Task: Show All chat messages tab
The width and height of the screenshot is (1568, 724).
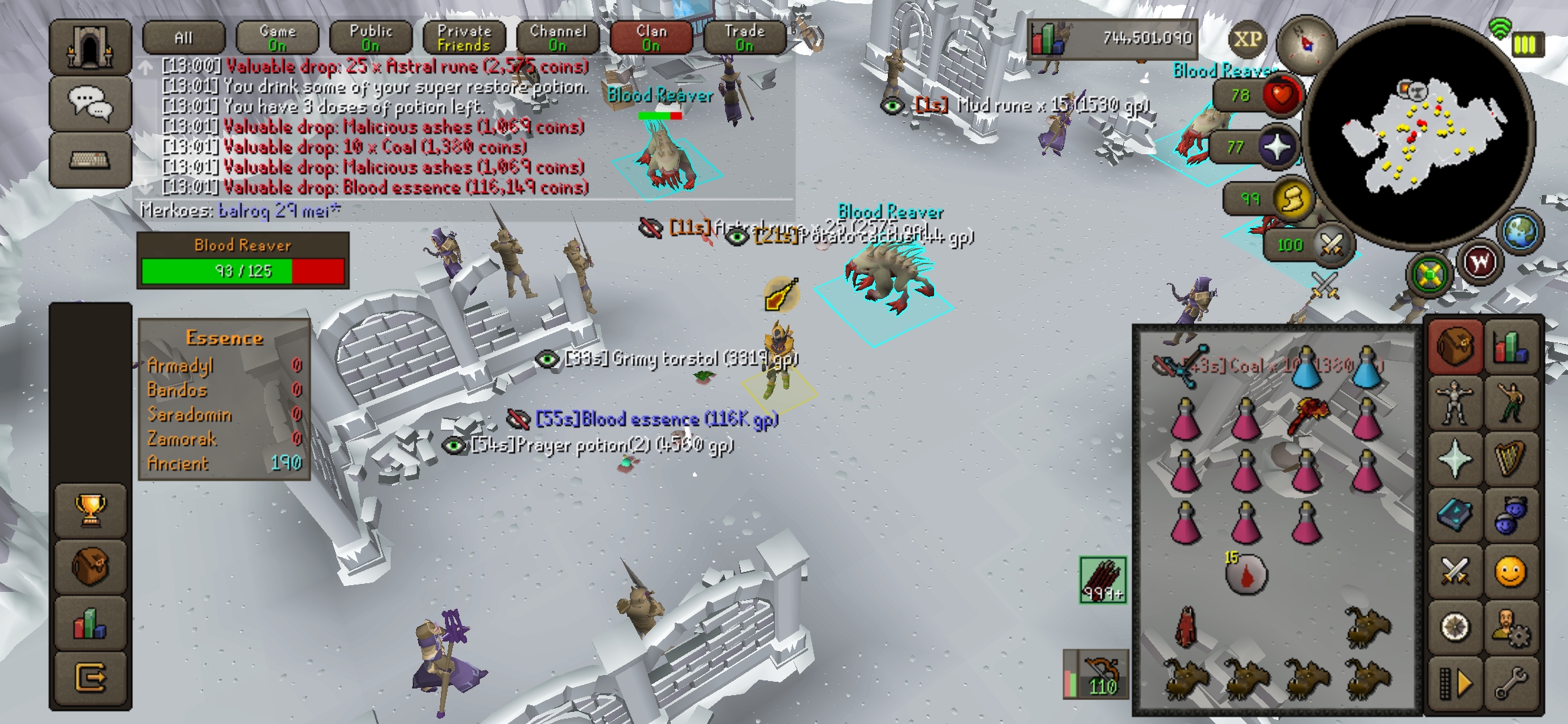Action: click(184, 38)
